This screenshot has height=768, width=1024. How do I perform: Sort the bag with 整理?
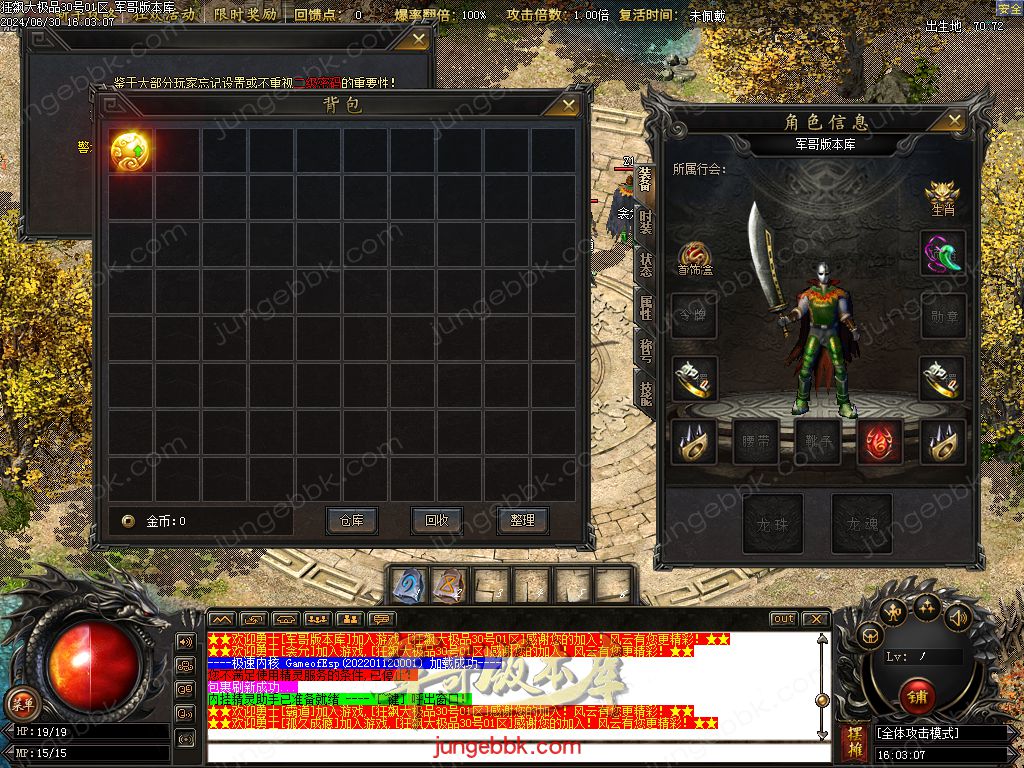pyautogui.click(x=522, y=520)
